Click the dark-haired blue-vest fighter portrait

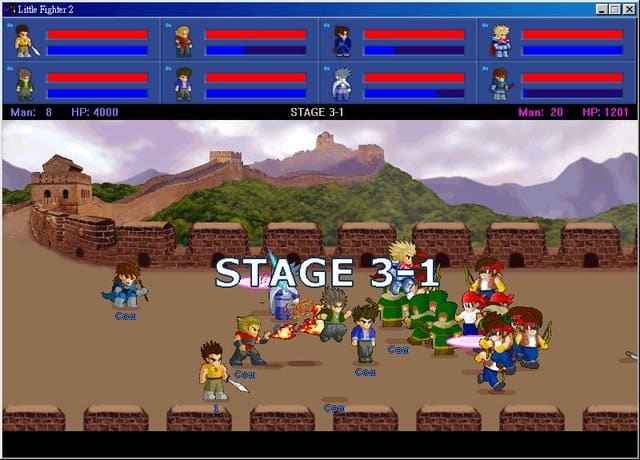click(183, 83)
